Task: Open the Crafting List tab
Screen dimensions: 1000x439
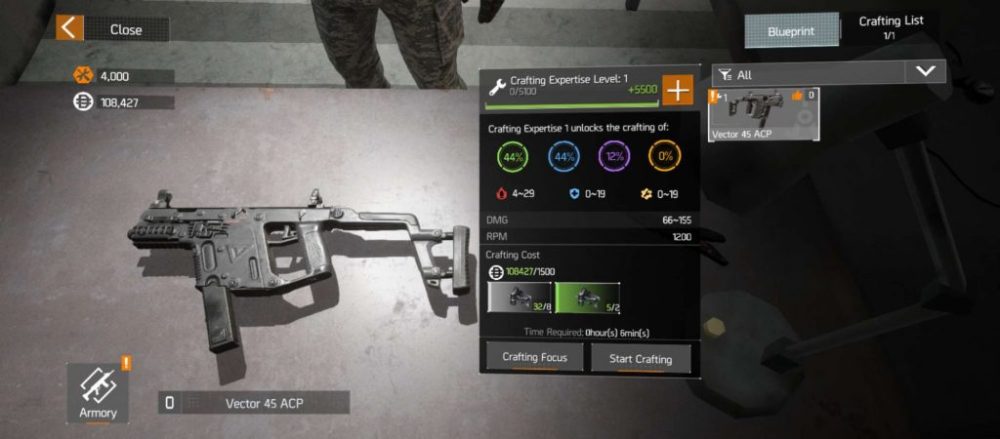Action: click(x=891, y=27)
